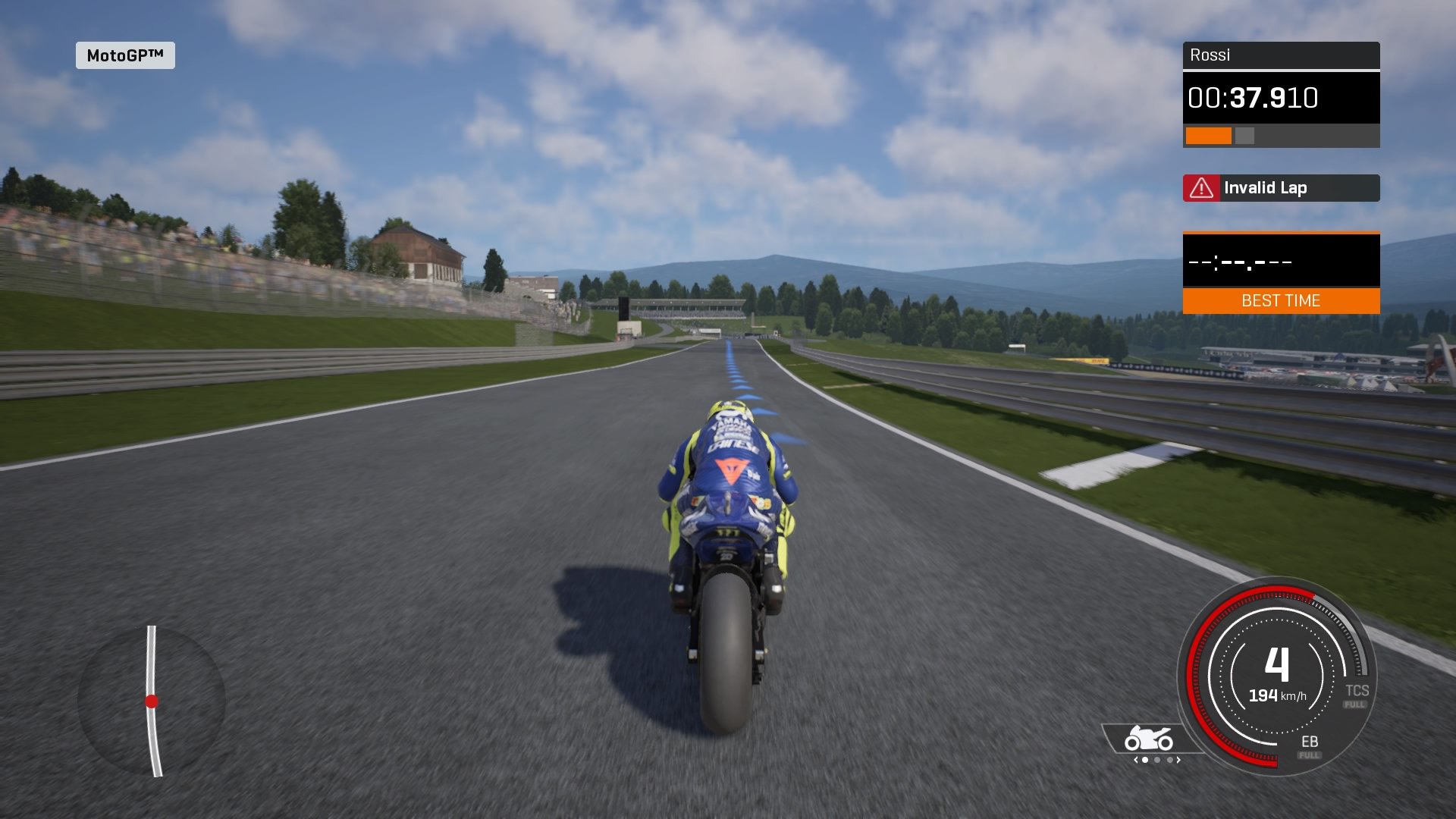Select the motorcycle status icon near the speedometer
1456x819 pixels.
click(1147, 737)
